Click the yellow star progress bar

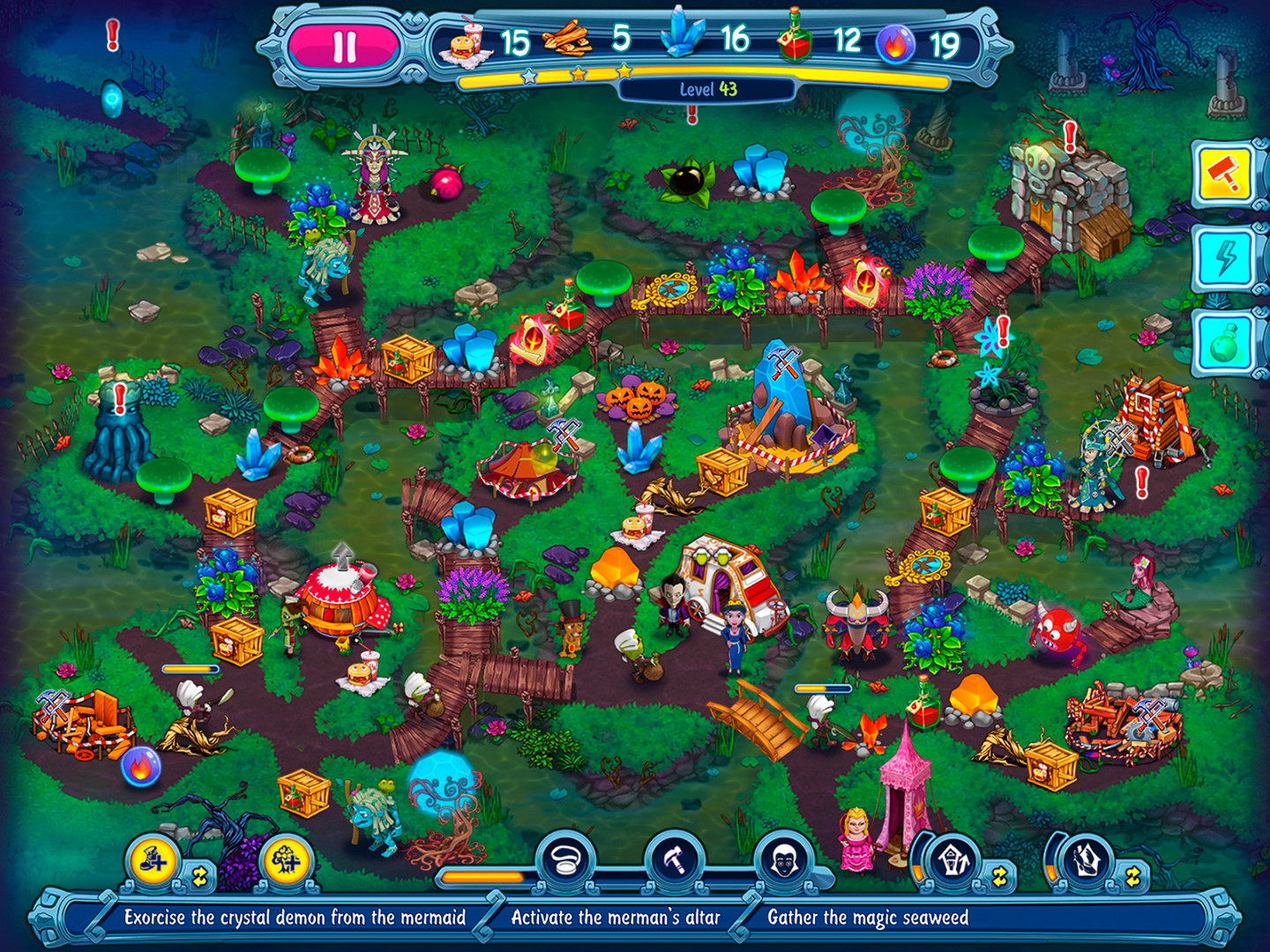point(545,78)
